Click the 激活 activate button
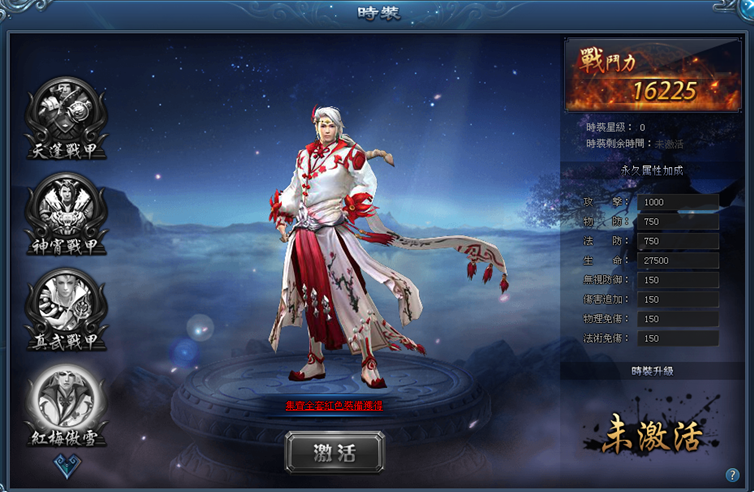 click(334, 452)
